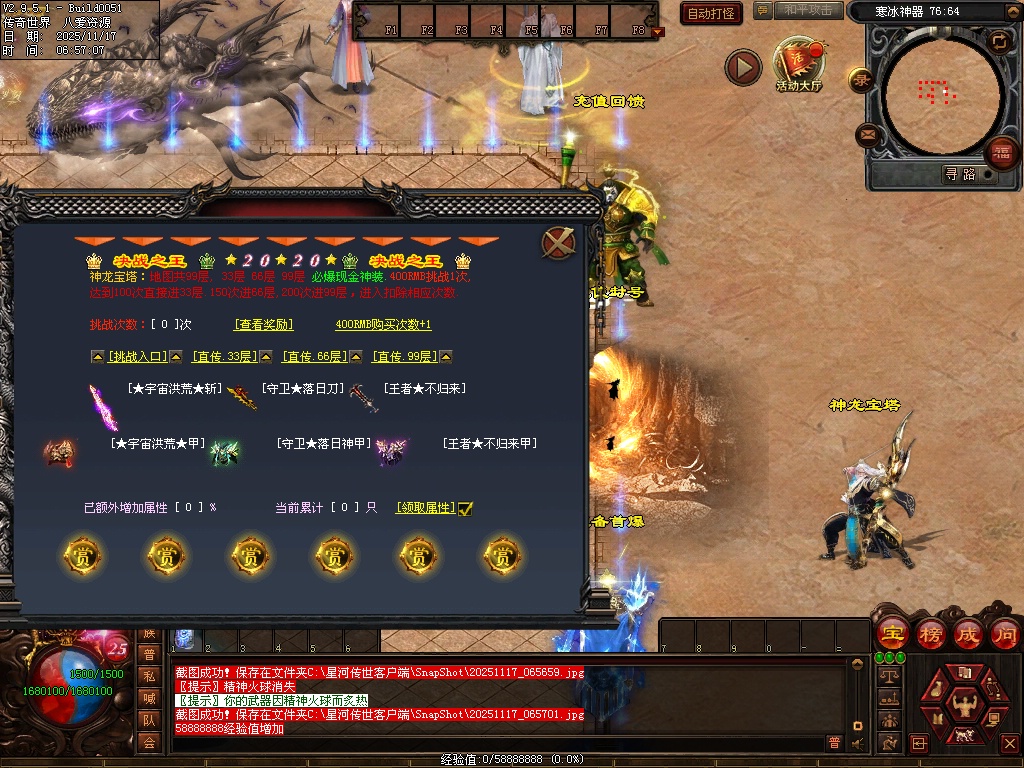Toggle the 自动打怪 auto-fight button
The width and height of the screenshot is (1024, 768).
pos(711,13)
